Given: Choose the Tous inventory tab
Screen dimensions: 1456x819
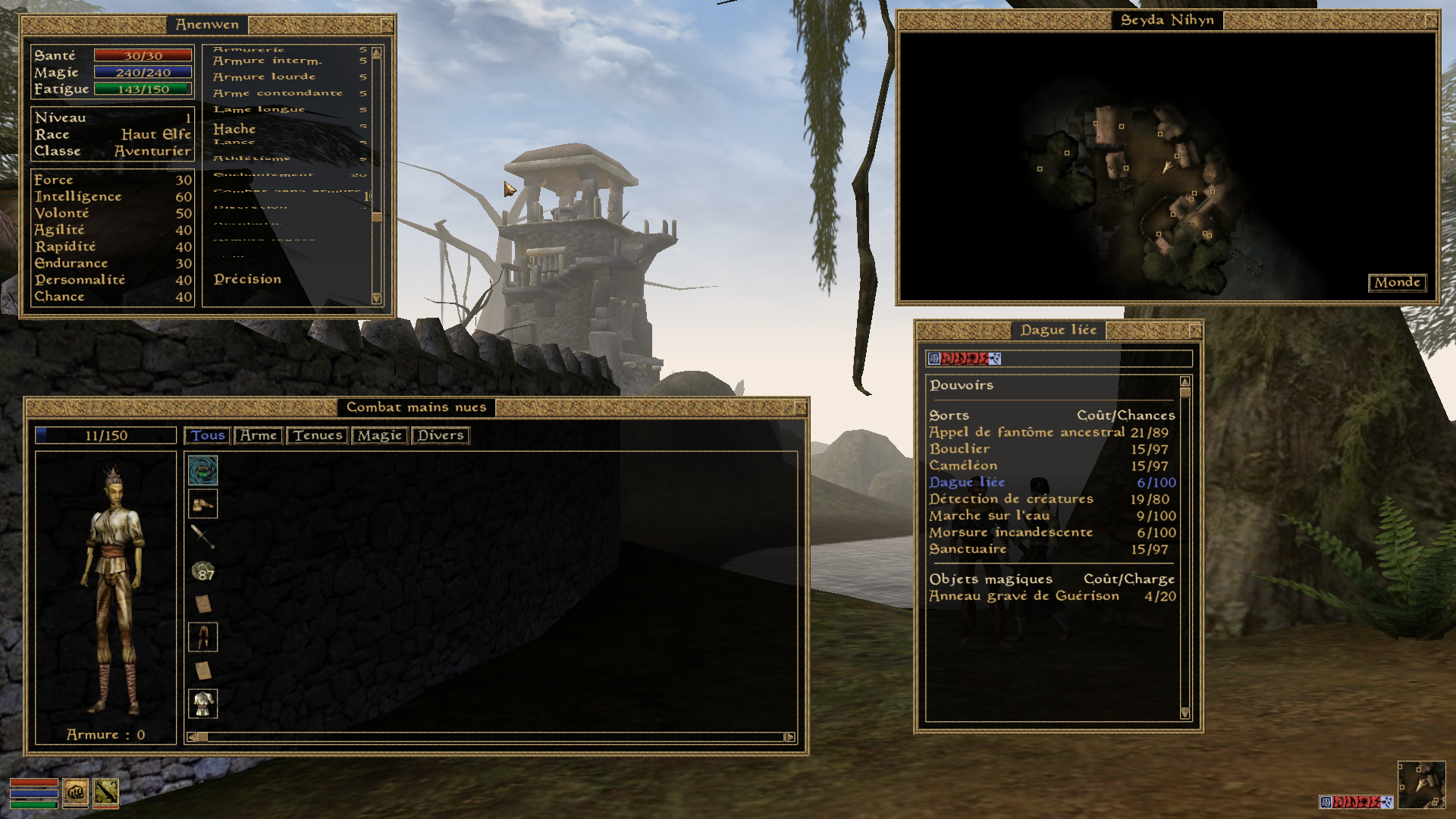Looking at the screenshot, I should (x=208, y=435).
